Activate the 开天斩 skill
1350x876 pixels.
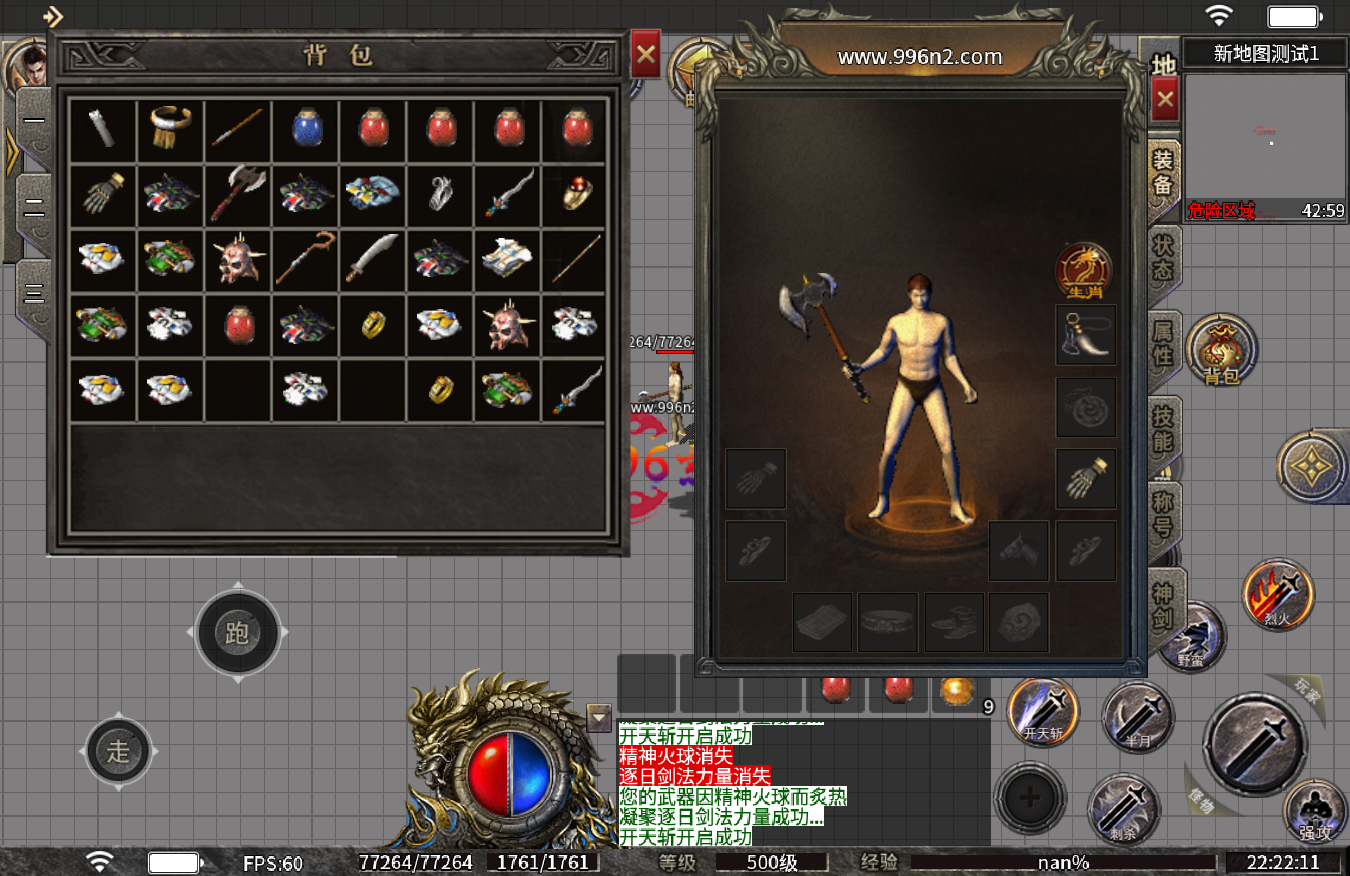point(1043,713)
